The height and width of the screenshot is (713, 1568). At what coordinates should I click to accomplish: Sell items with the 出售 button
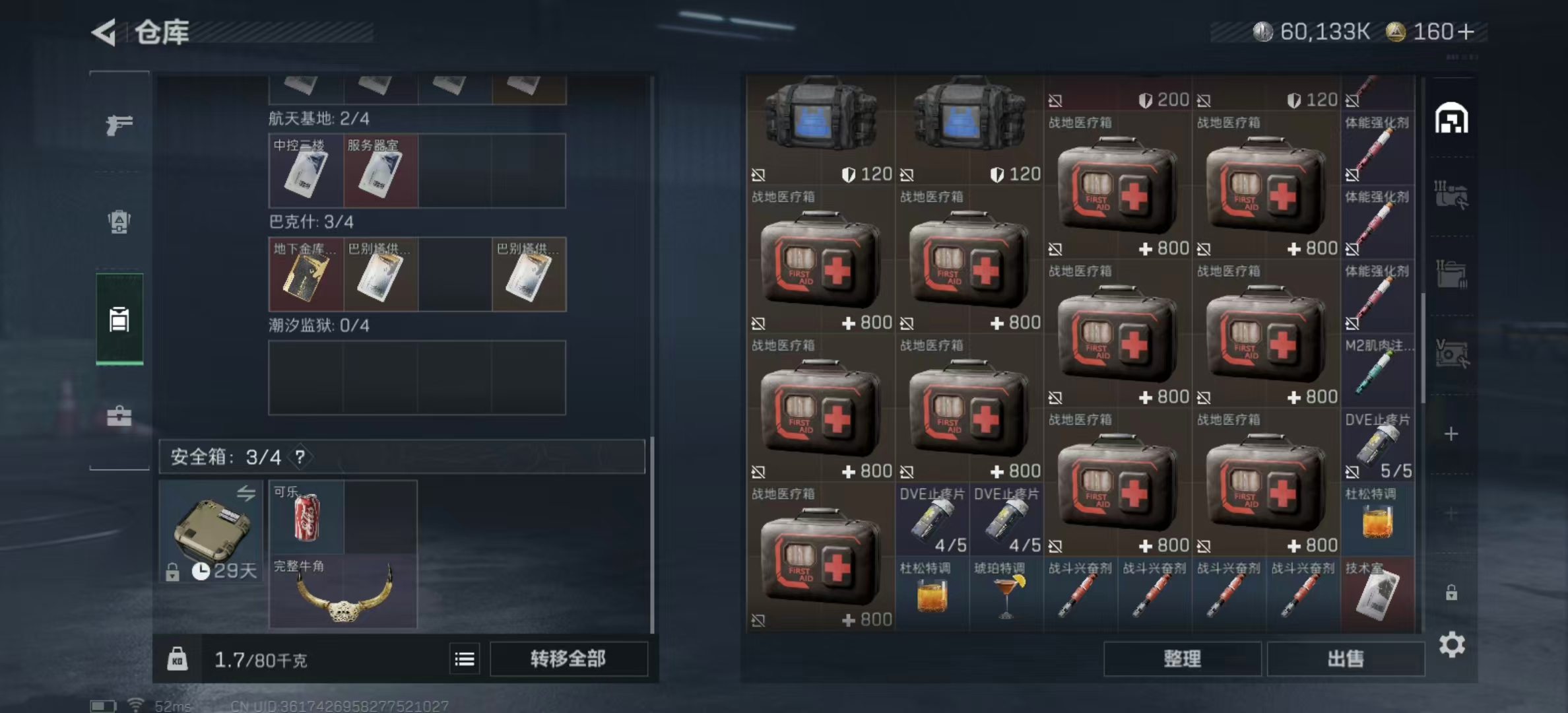click(x=1345, y=658)
